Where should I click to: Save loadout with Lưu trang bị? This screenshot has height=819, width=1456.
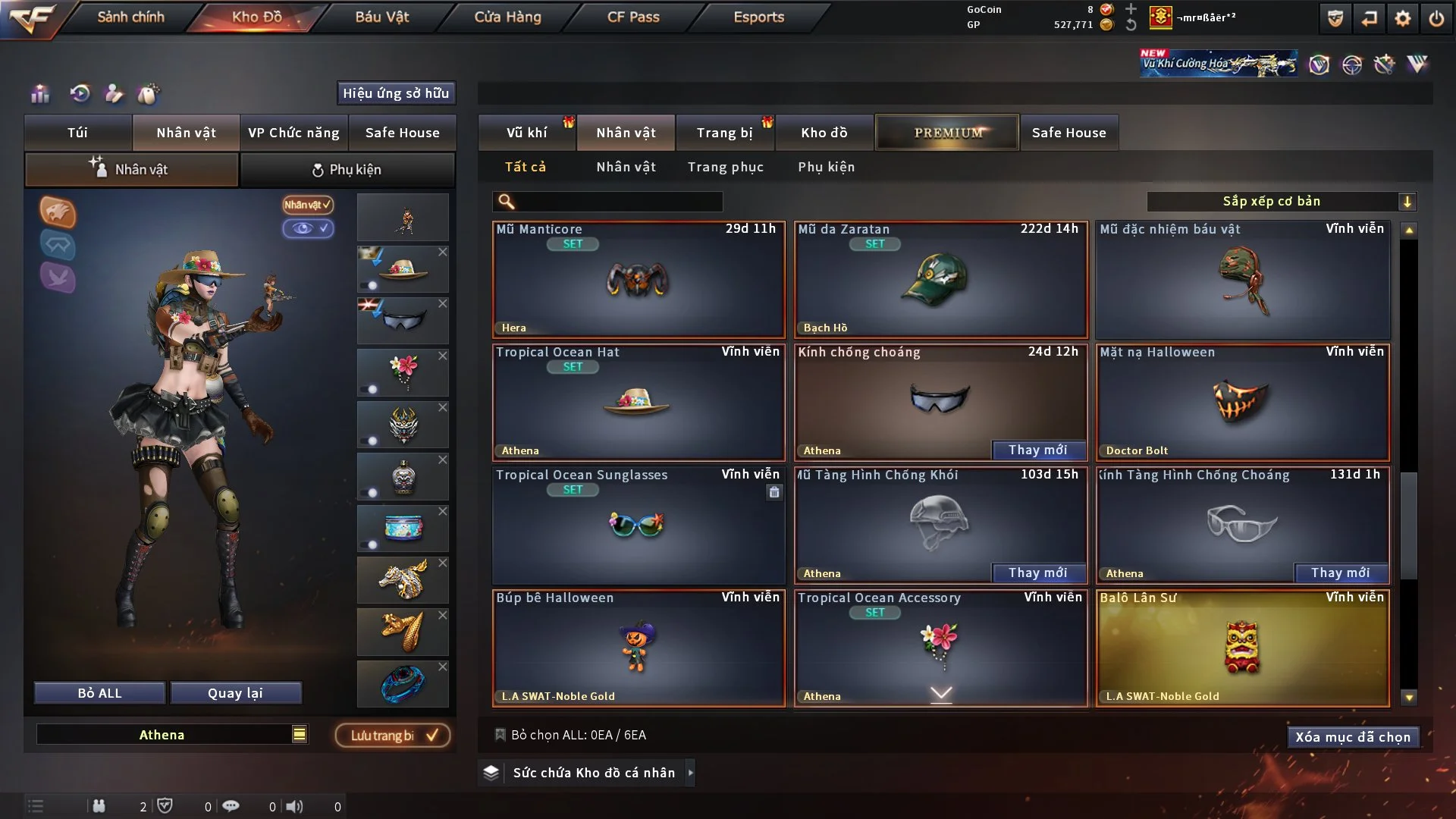(393, 736)
